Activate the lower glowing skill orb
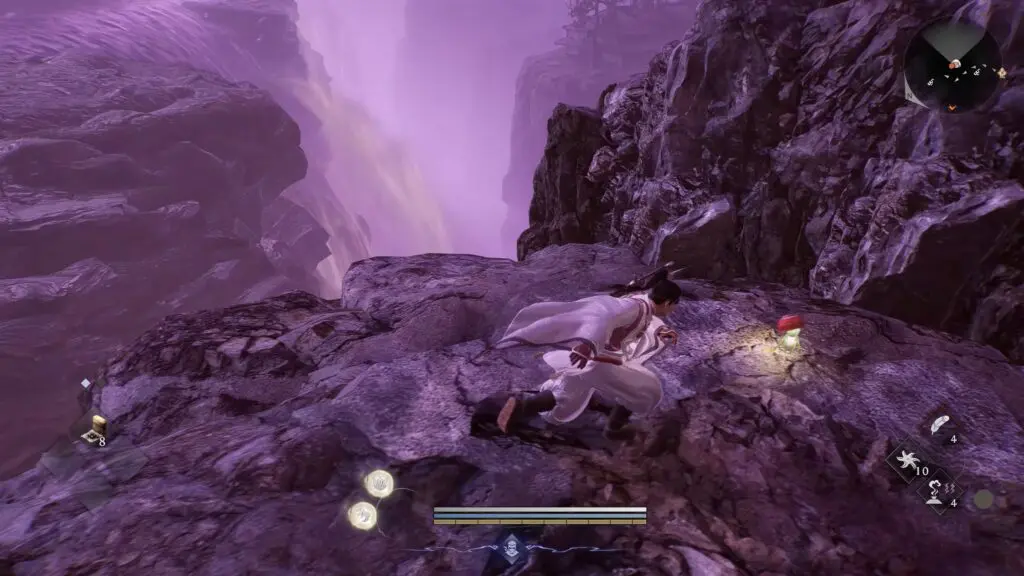 (x=362, y=515)
